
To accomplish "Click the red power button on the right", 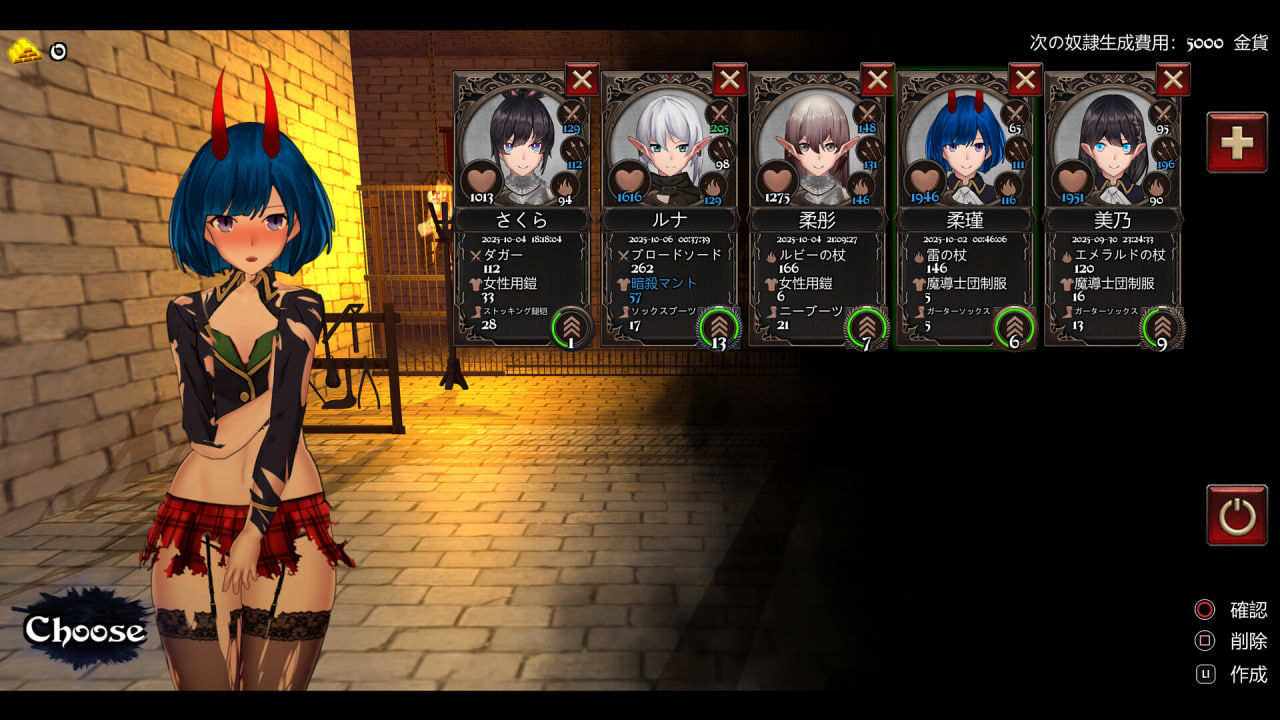I will coord(1237,514).
